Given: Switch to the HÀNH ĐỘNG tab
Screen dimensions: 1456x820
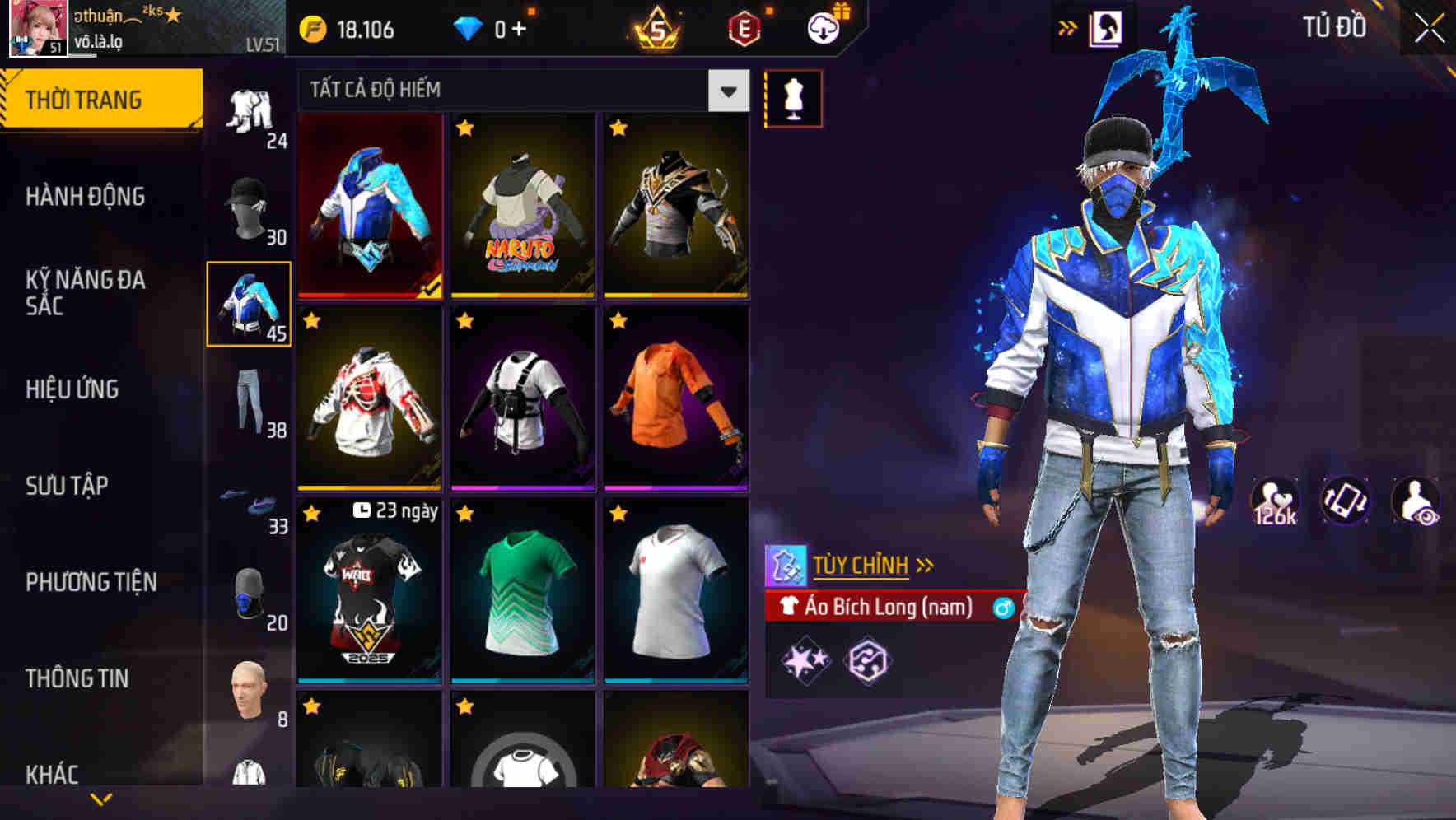Looking at the screenshot, I should [86, 196].
